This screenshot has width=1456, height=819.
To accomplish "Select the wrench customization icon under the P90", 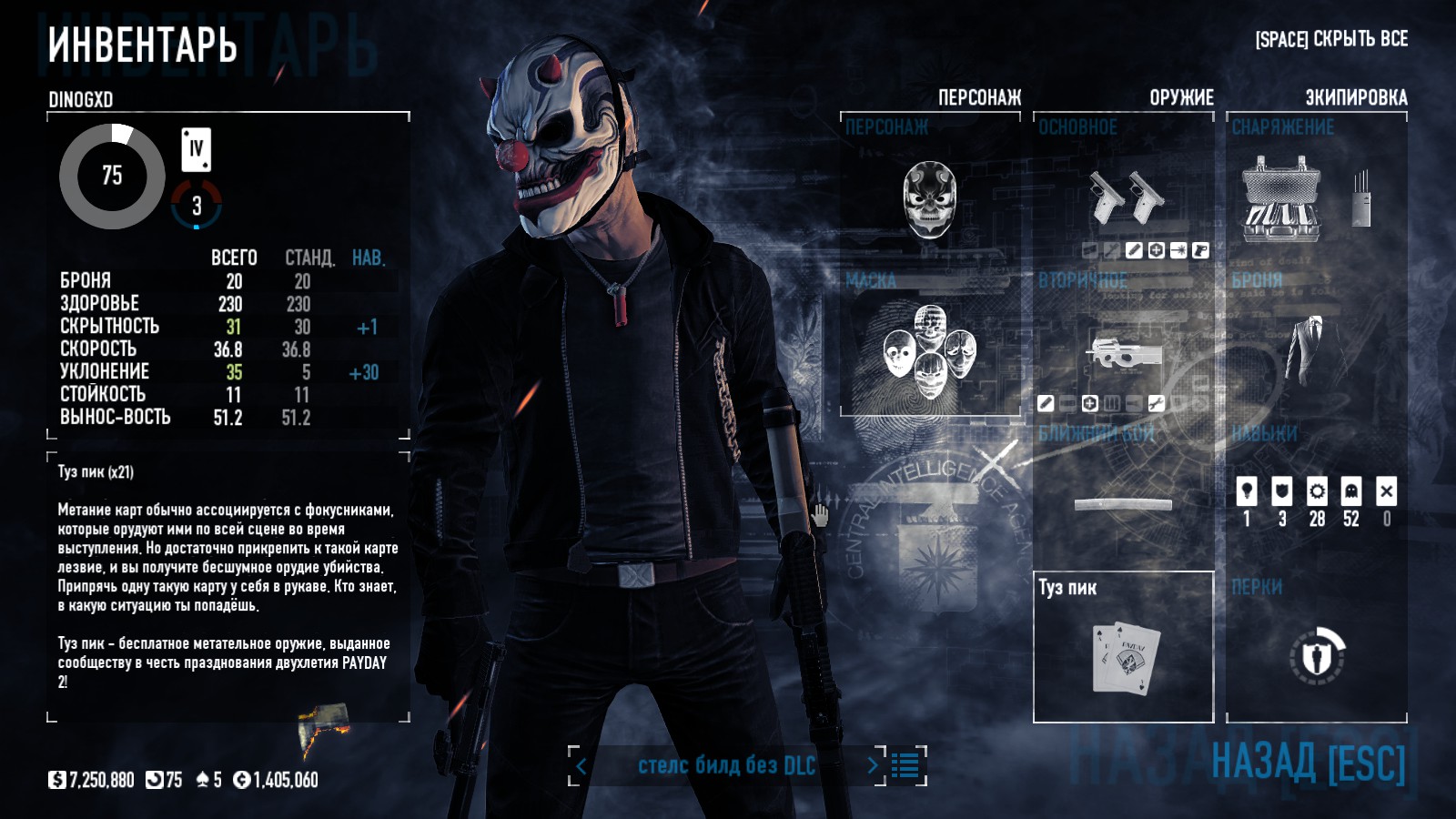I will click(x=1157, y=403).
